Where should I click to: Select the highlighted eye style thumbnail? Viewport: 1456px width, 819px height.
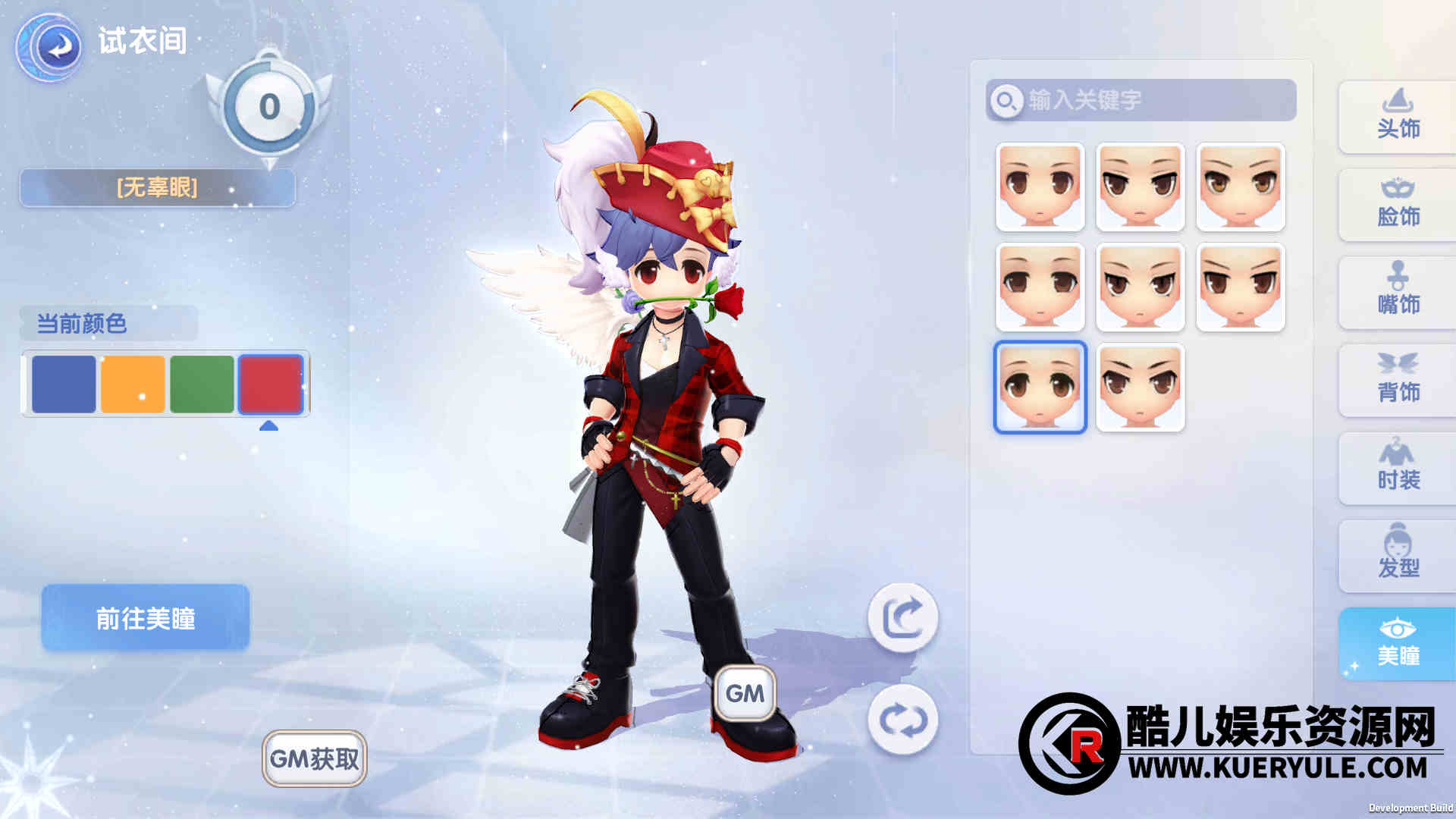1040,388
